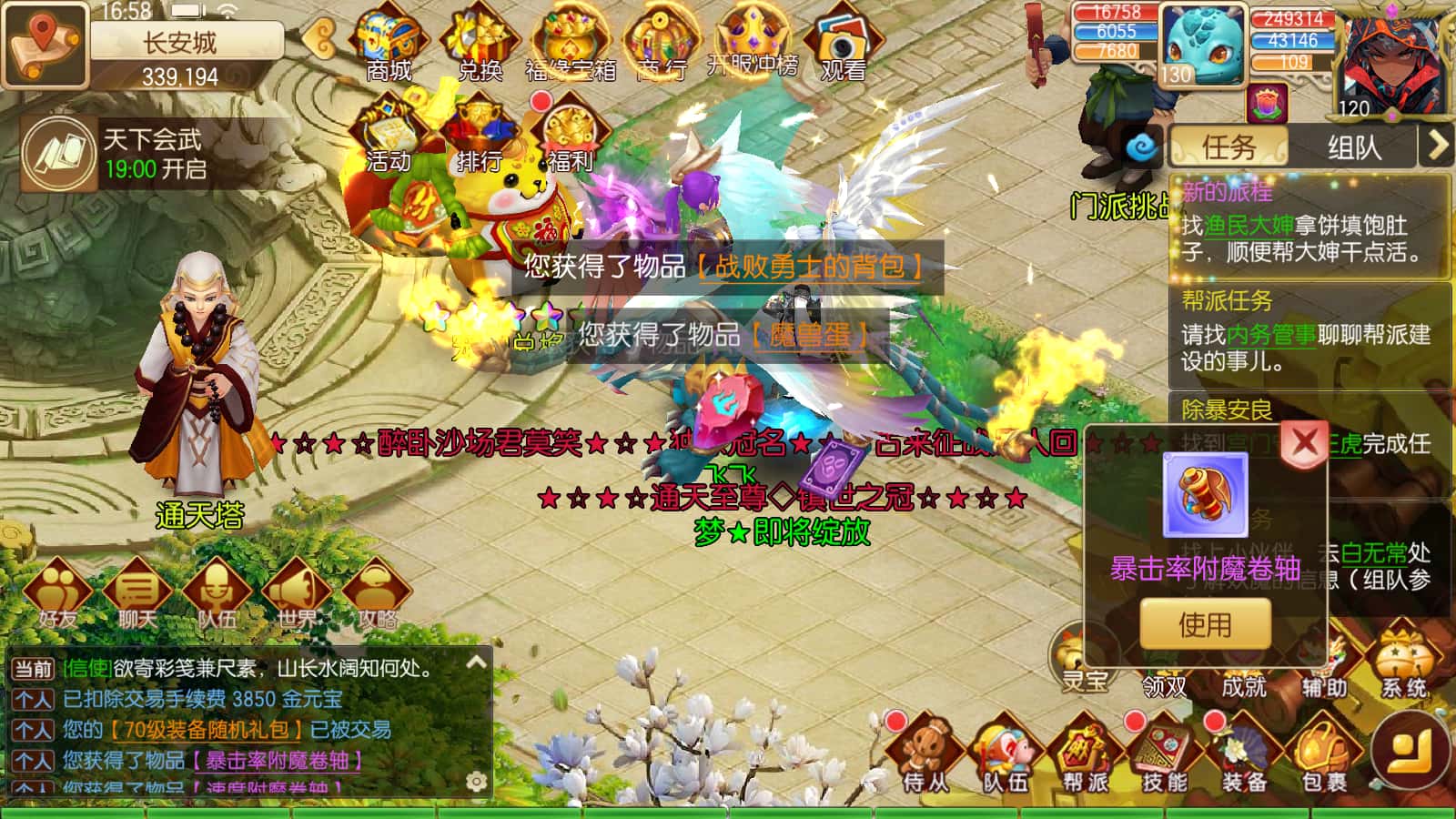Open the 帮派 guild menu
The height and width of the screenshot is (819, 1456).
1085,755
